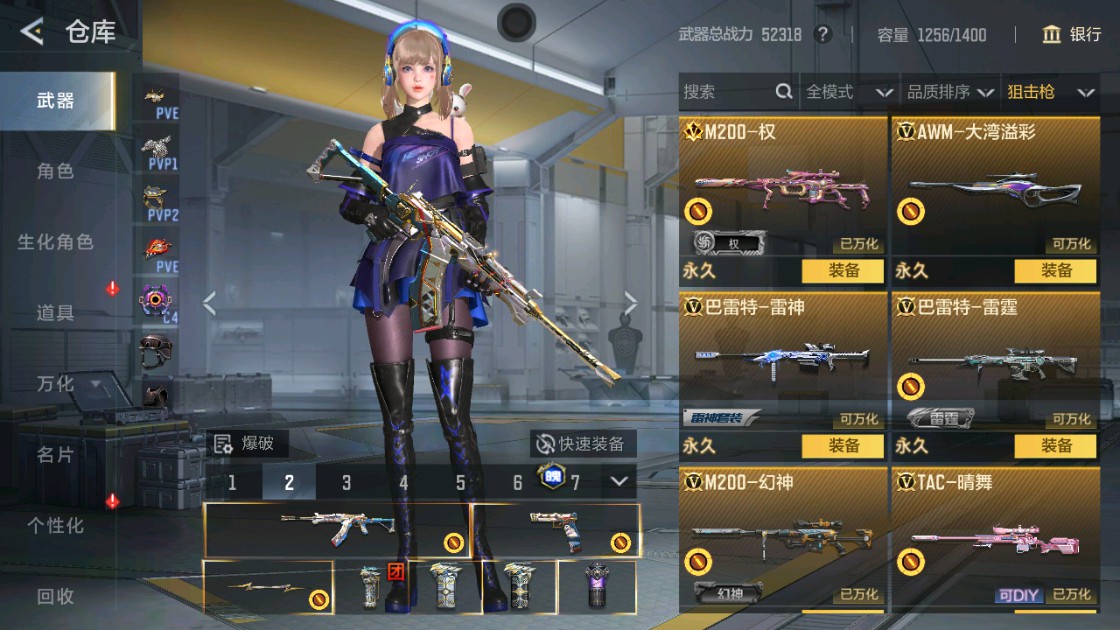
Task: Open the 品质排序 sort dropdown
Action: click(x=949, y=92)
